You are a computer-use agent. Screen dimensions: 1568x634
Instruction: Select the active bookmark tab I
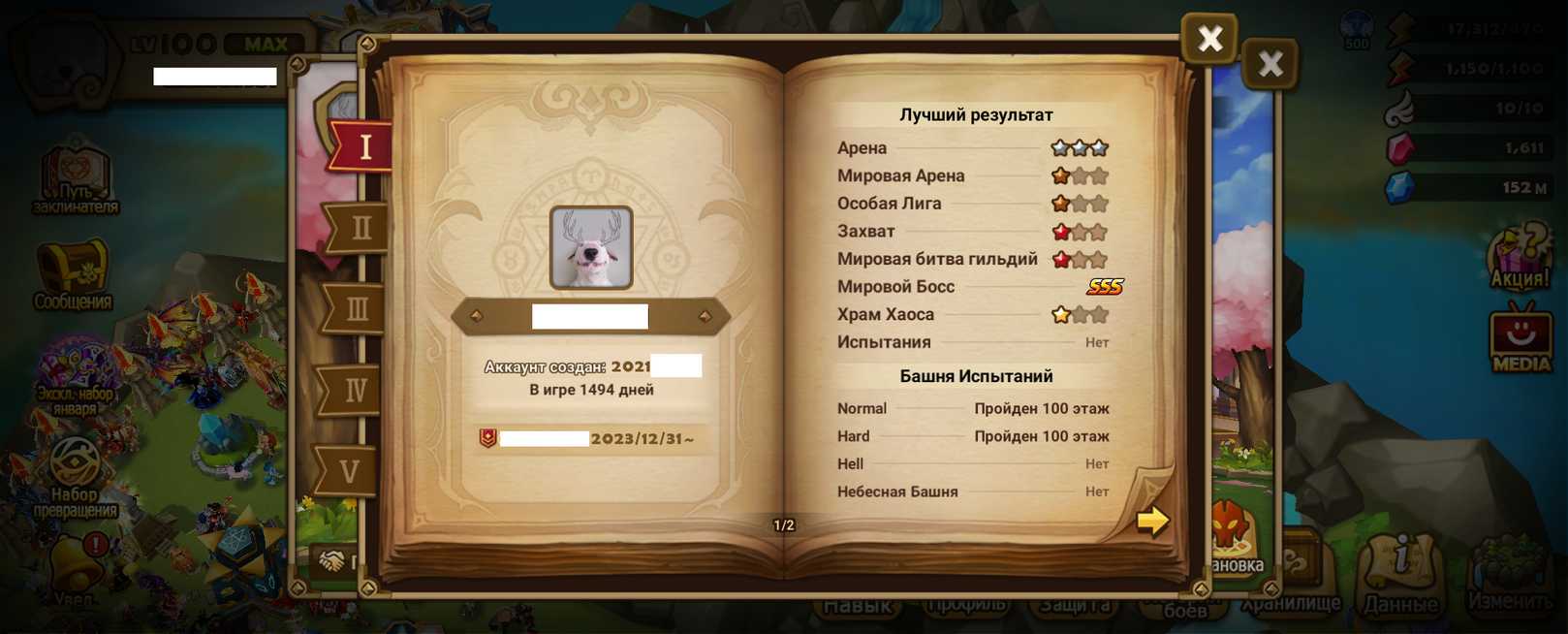point(363,146)
